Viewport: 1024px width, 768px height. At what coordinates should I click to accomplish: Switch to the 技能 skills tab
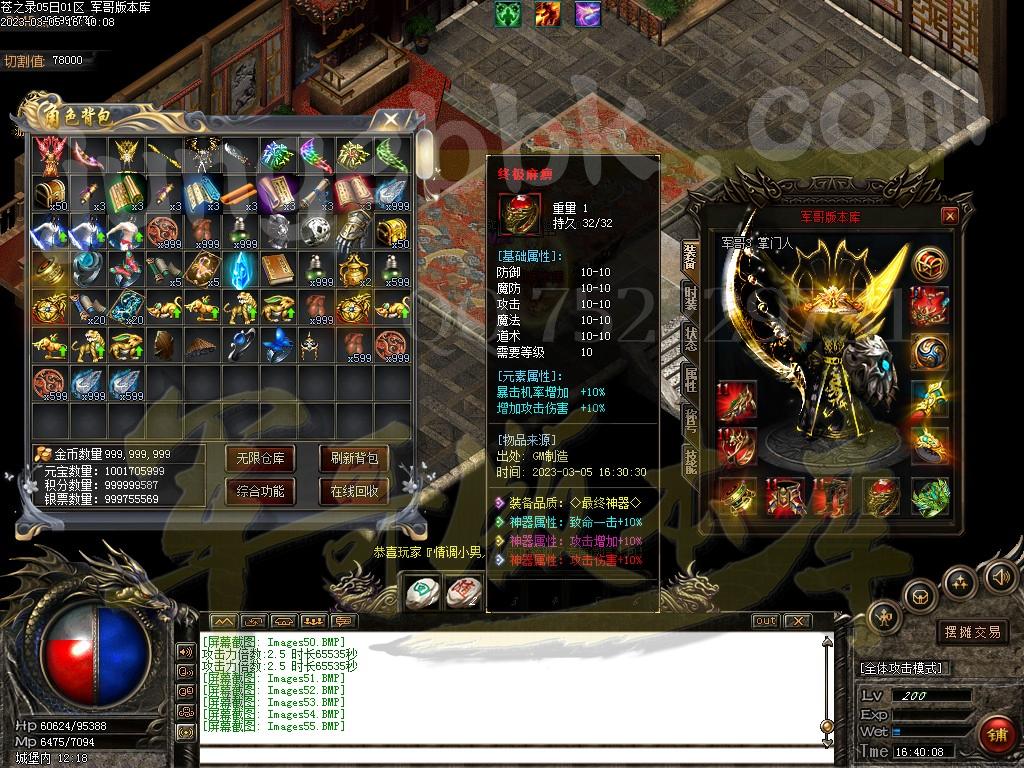click(x=690, y=458)
